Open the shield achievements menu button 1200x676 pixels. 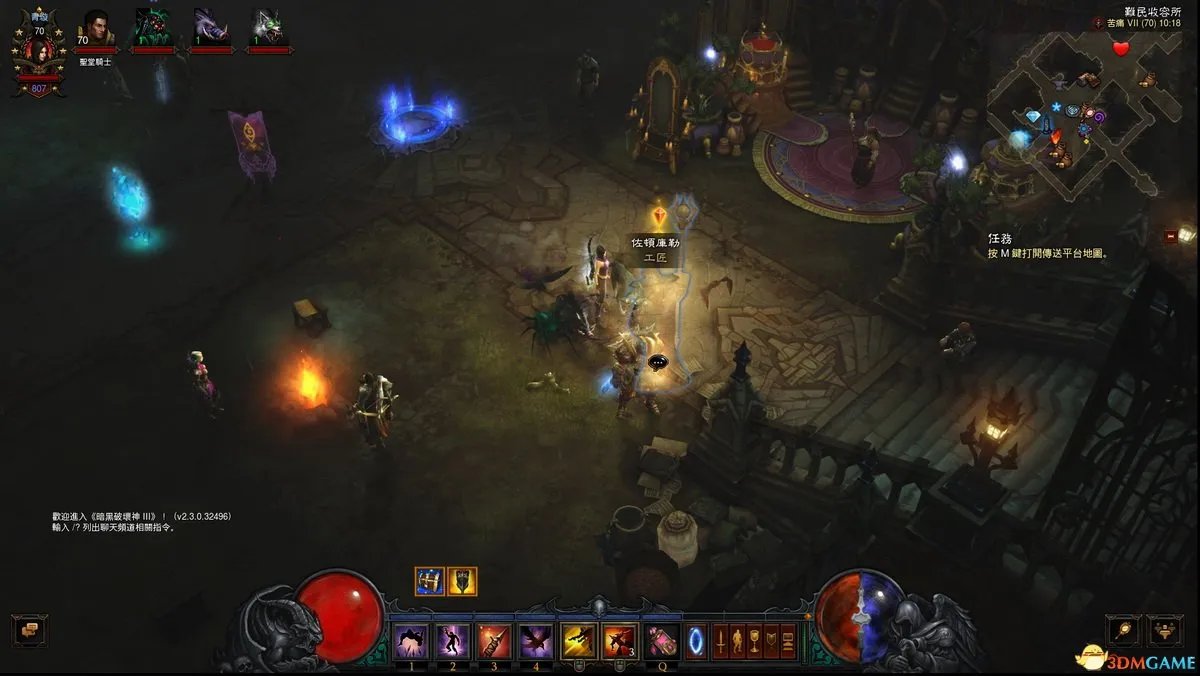772,640
